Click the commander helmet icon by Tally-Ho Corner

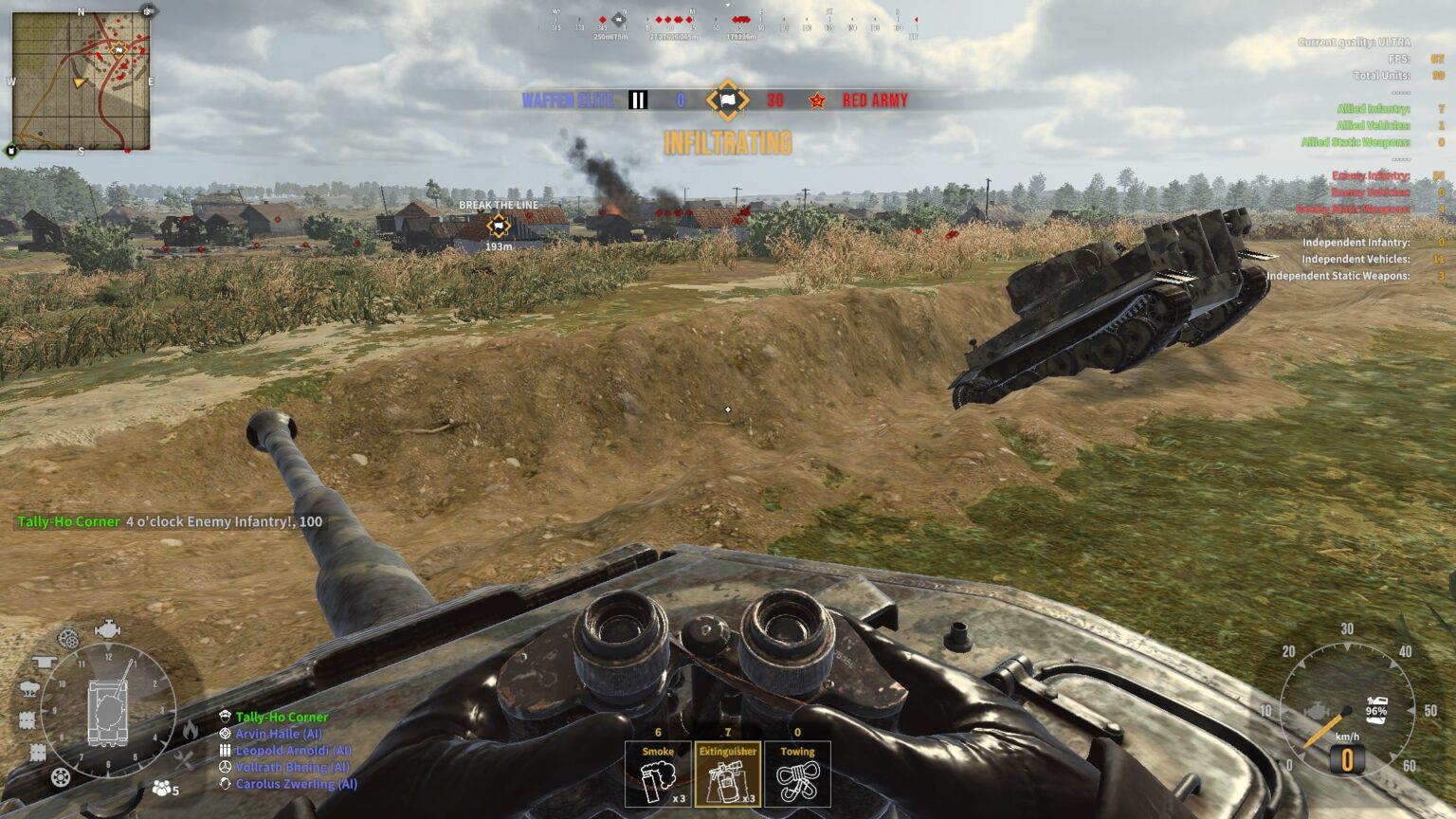tap(226, 717)
